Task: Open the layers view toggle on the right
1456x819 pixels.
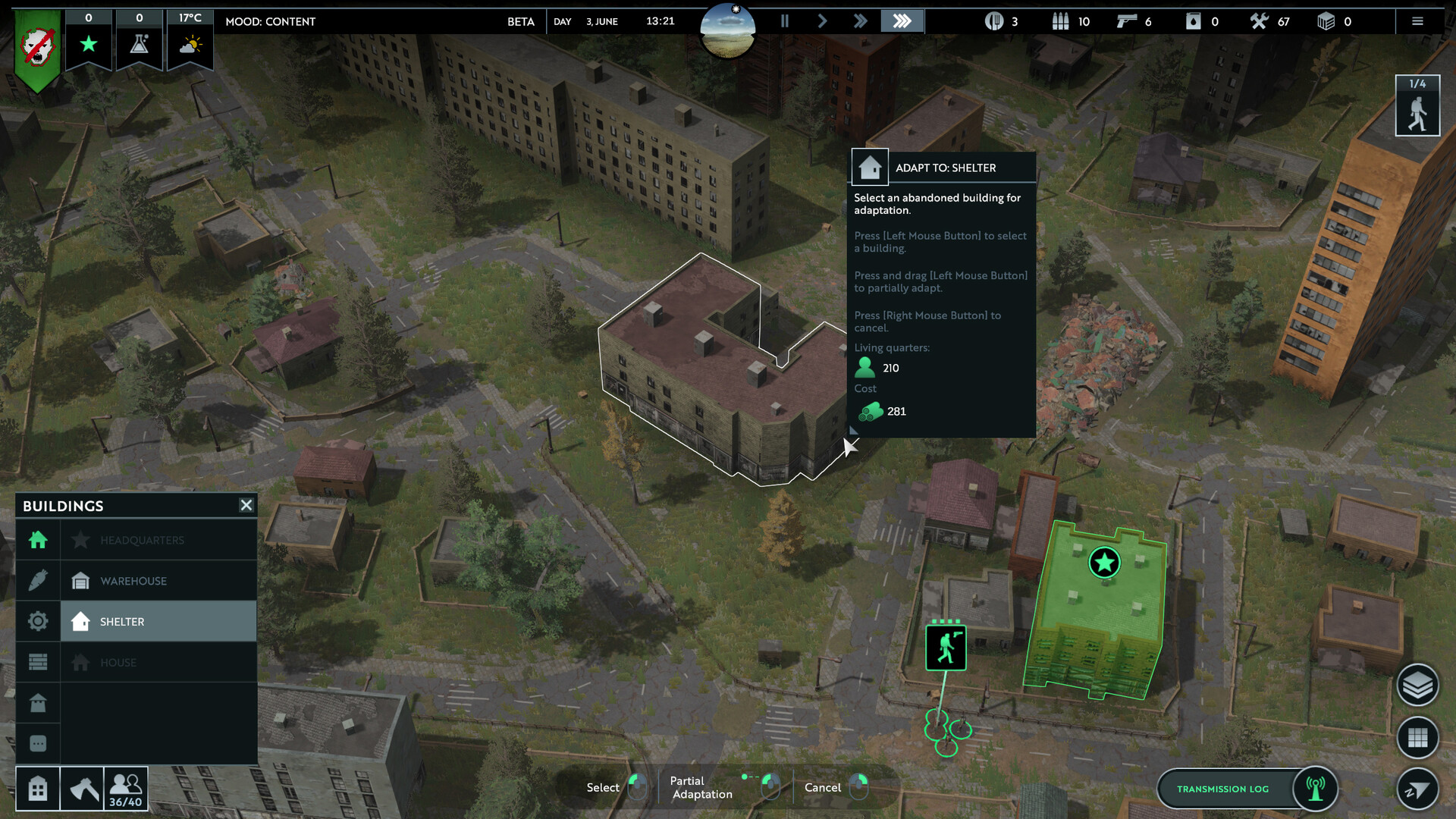Action: (x=1419, y=684)
